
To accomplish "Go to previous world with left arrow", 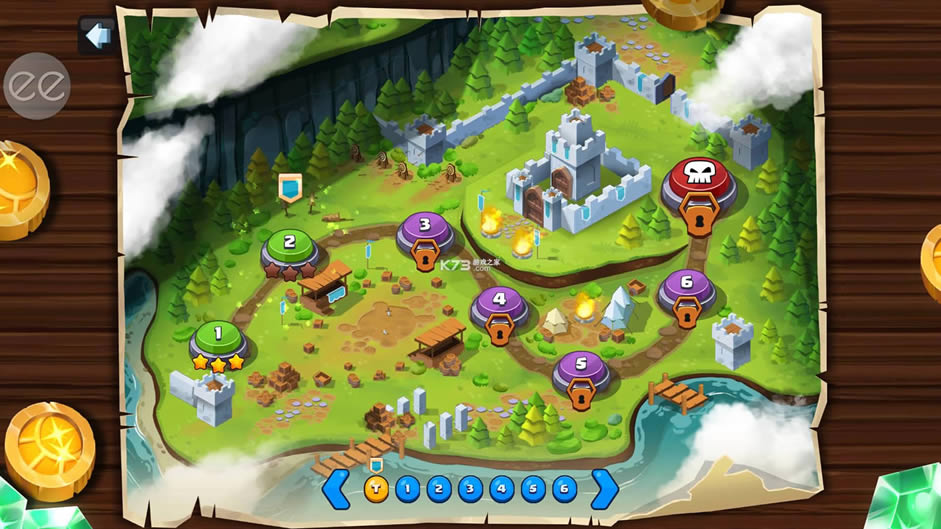I will pyautogui.click(x=338, y=489).
